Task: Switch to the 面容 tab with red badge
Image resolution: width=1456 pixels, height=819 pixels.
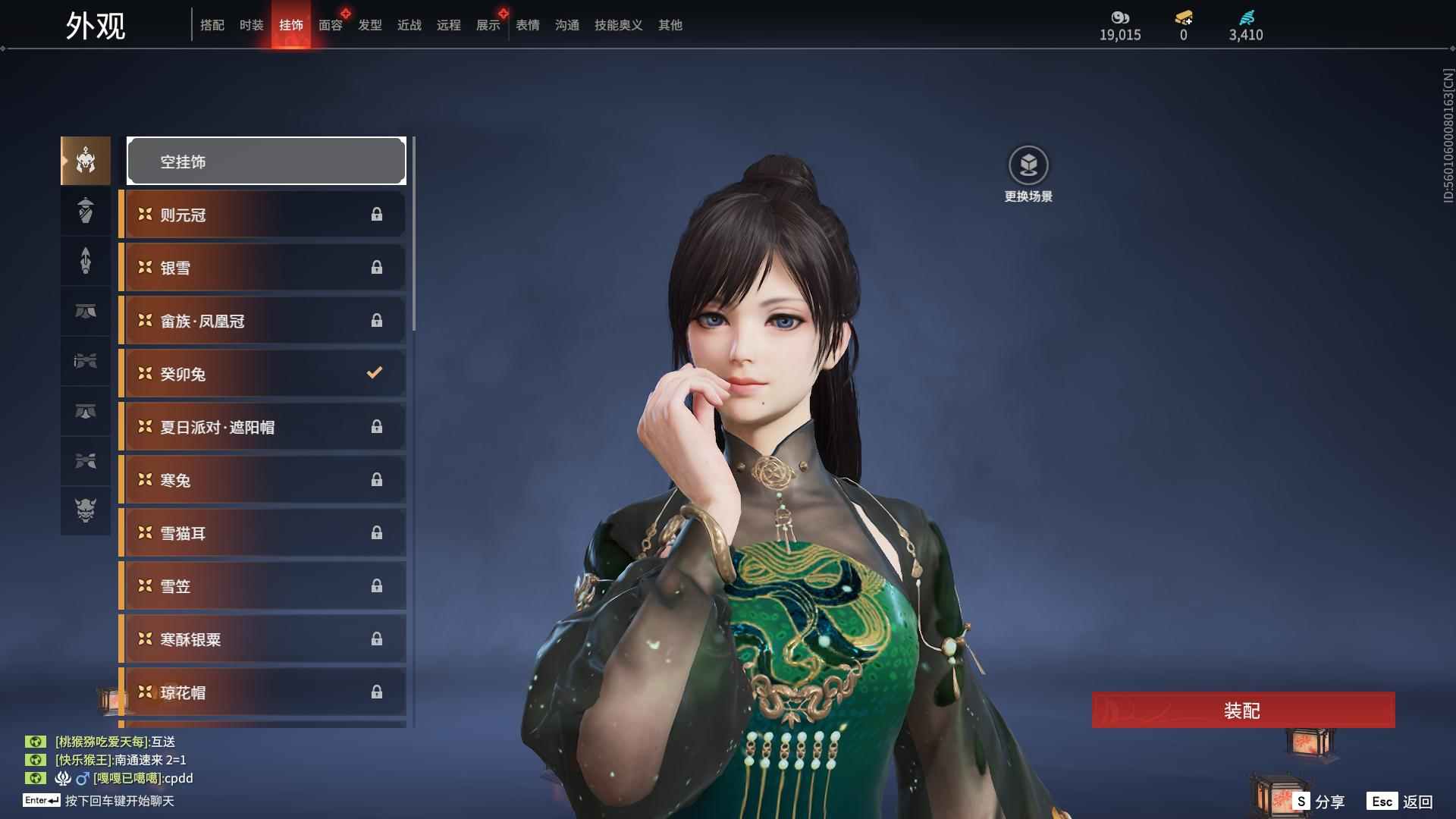Action: pyautogui.click(x=330, y=25)
